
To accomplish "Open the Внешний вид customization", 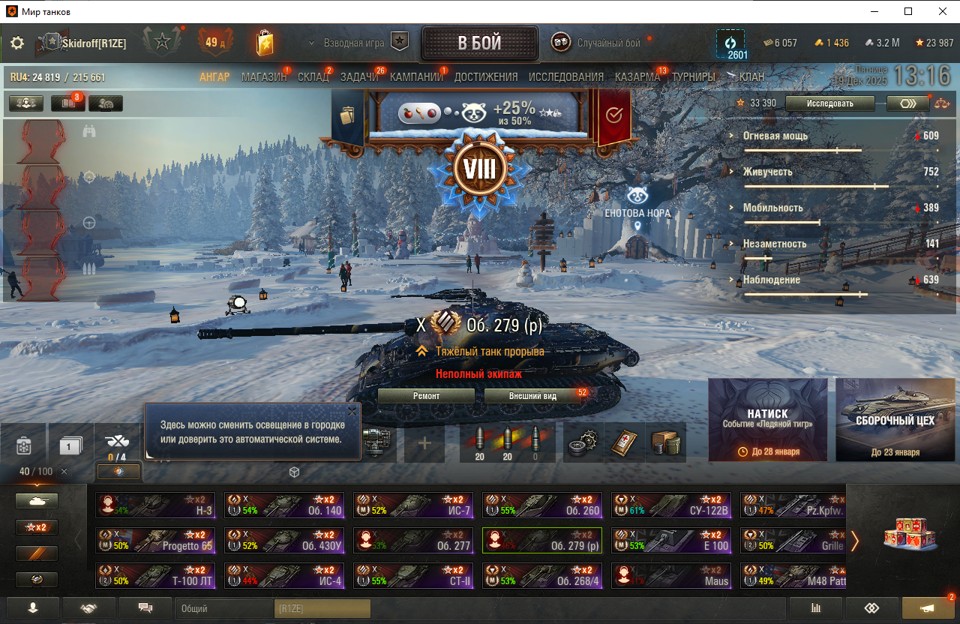I will coord(535,396).
